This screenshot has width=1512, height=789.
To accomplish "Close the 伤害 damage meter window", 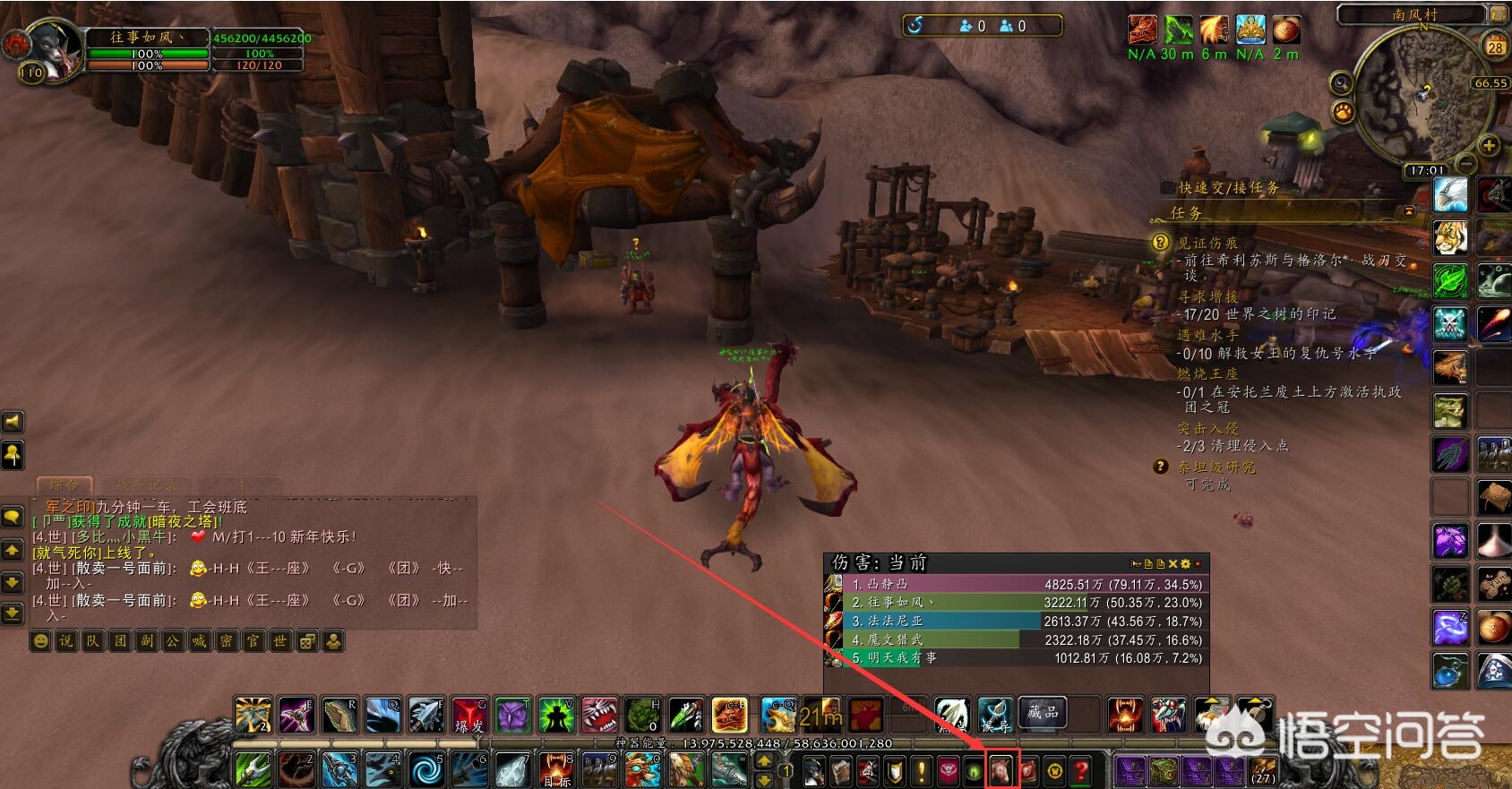I will [x=1198, y=563].
